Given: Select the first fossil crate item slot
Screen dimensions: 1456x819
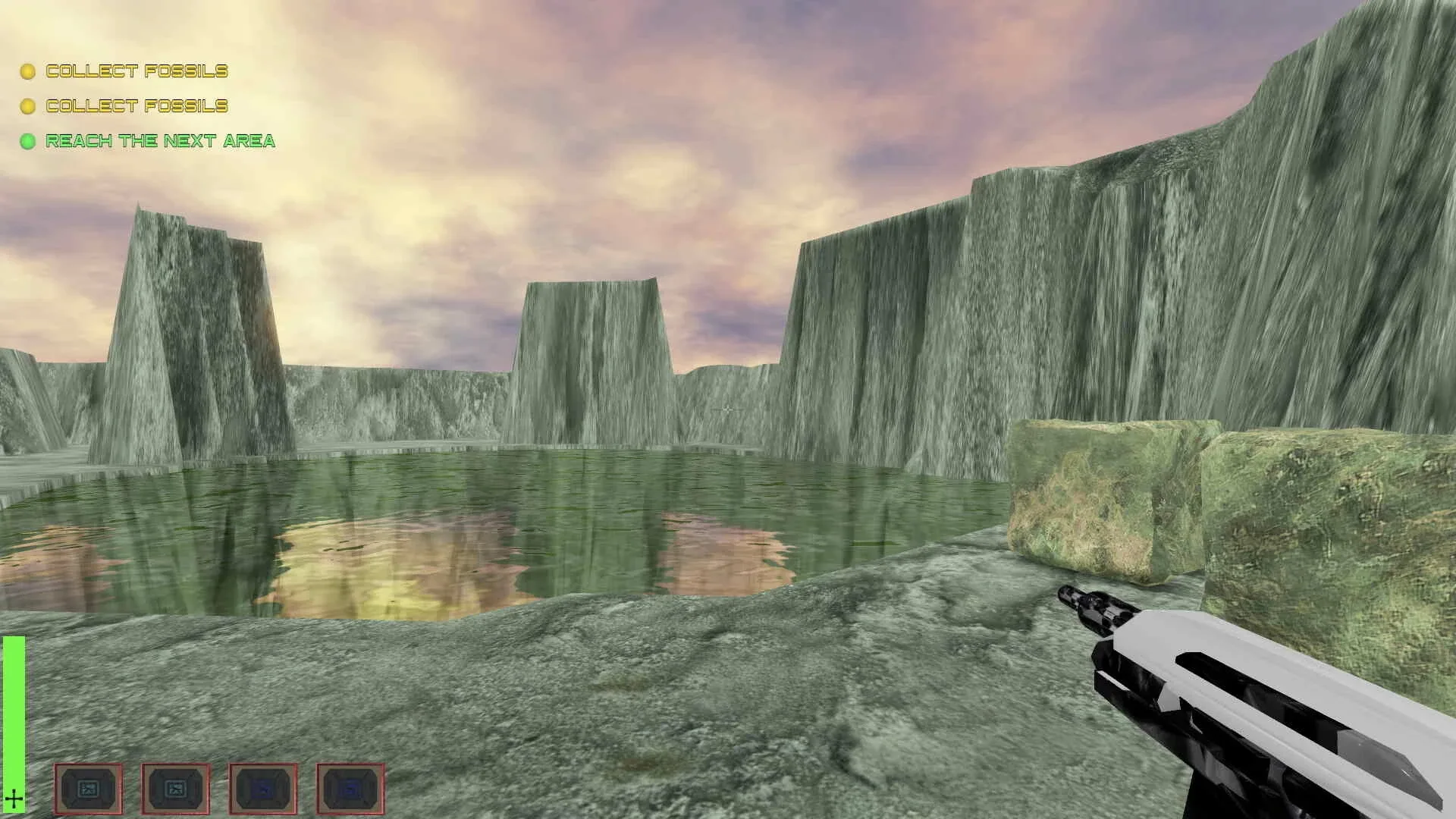Looking at the screenshot, I should 89,789.
